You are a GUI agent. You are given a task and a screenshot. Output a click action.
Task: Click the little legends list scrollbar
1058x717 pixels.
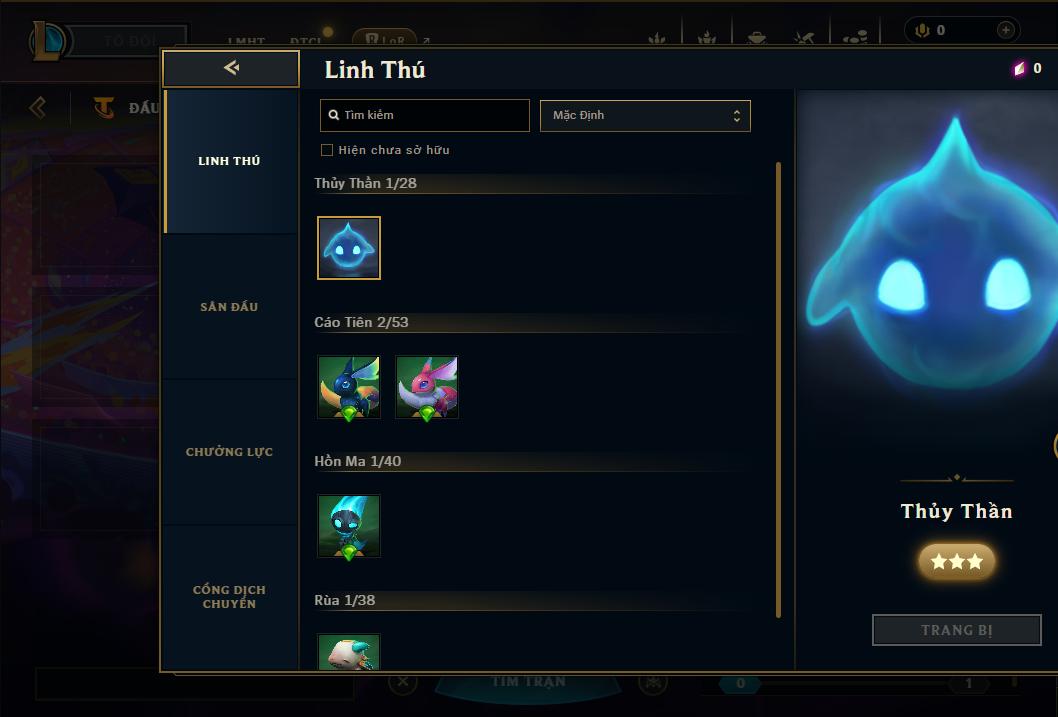pyautogui.click(x=778, y=390)
